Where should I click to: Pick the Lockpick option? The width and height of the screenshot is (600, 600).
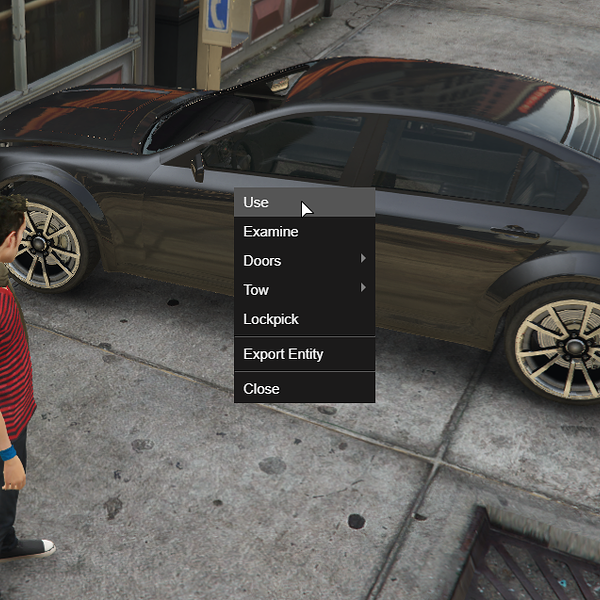(271, 319)
